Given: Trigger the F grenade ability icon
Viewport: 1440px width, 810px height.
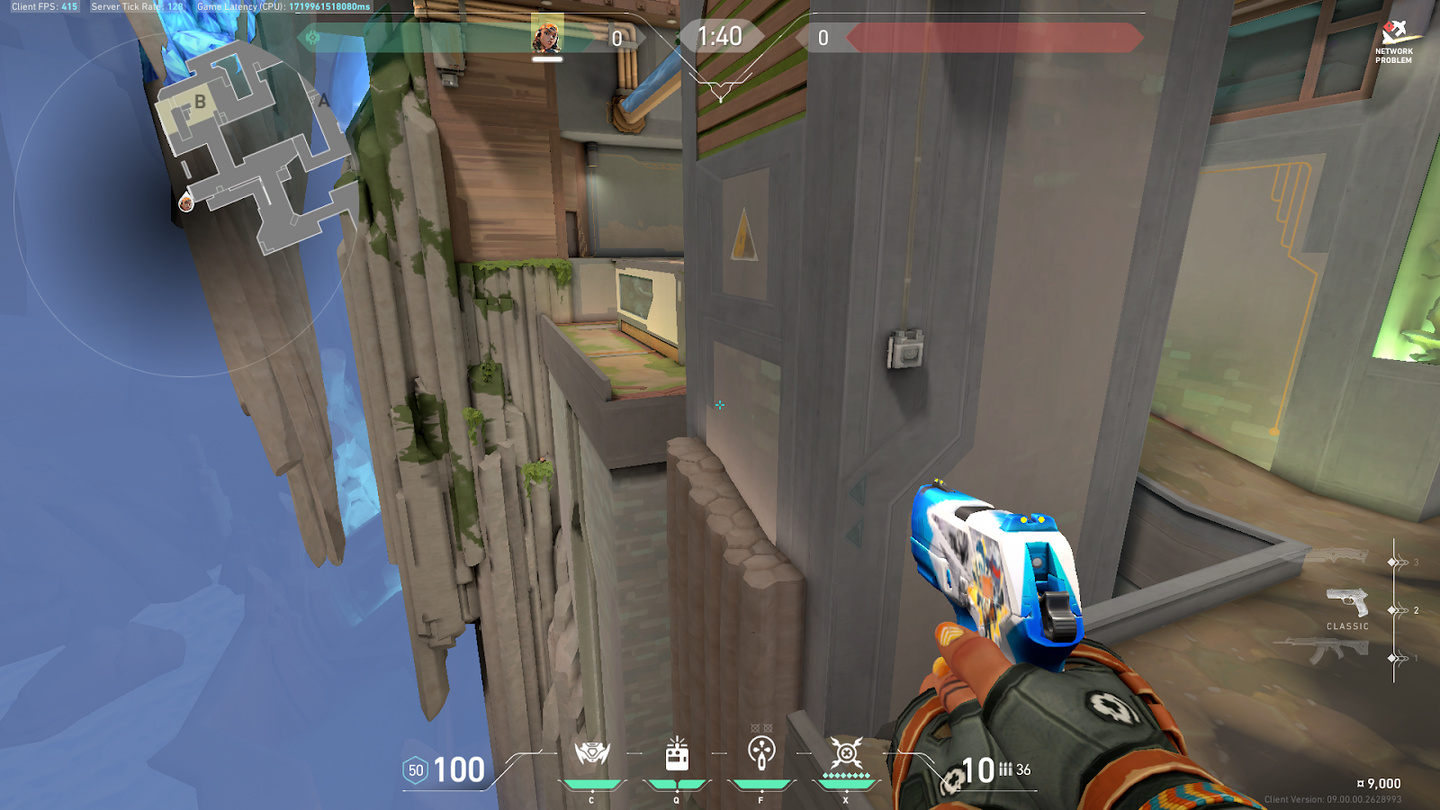Looking at the screenshot, I should [761, 753].
